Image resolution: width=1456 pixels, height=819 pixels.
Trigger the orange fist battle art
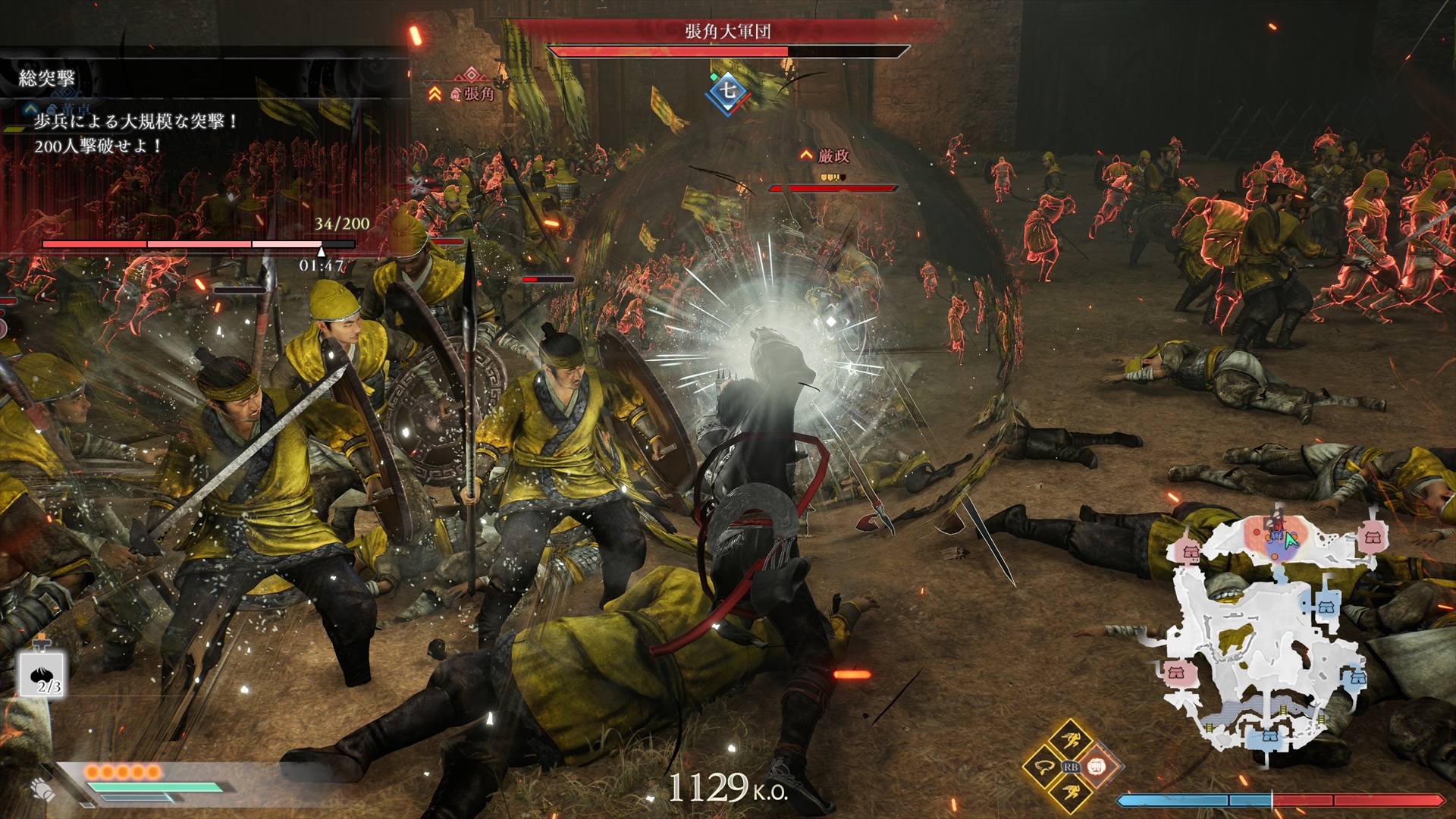click(1097, 767)
